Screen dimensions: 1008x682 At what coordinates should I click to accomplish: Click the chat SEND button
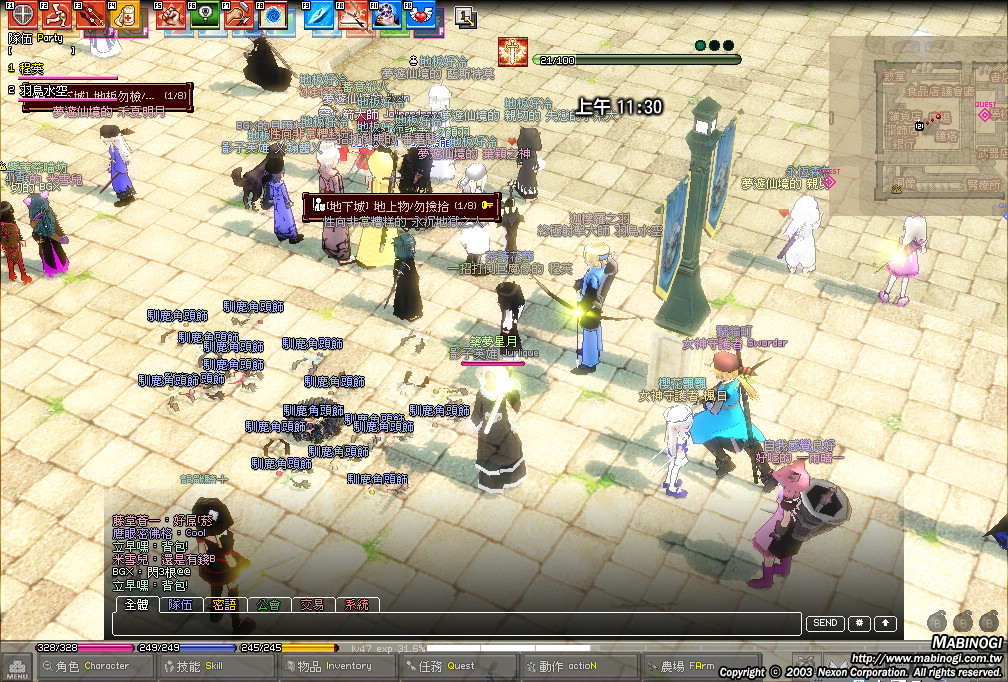pyautogui.click(x=825, y=623)
